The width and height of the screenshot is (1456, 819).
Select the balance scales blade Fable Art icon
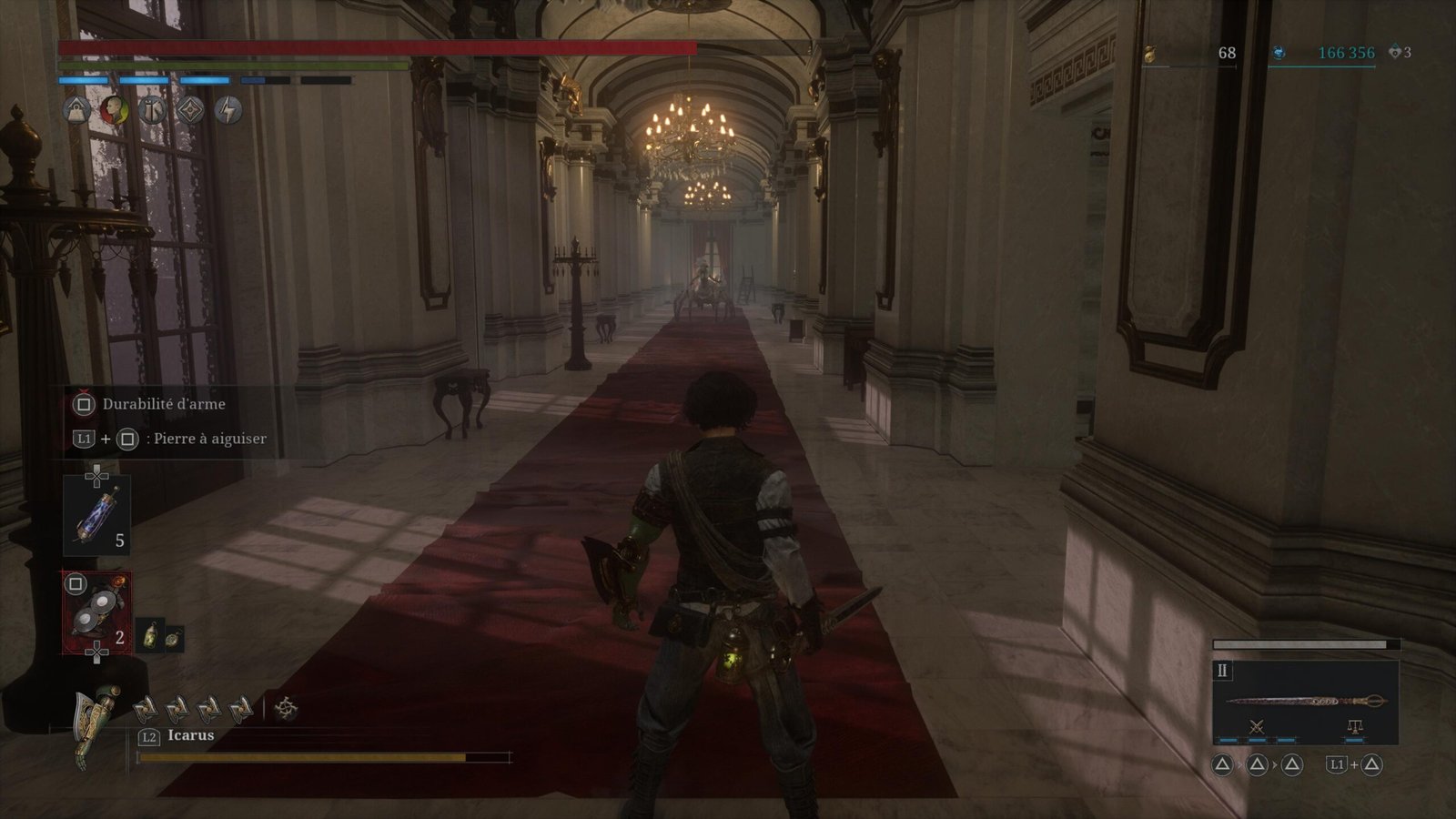coord(1354,727)
